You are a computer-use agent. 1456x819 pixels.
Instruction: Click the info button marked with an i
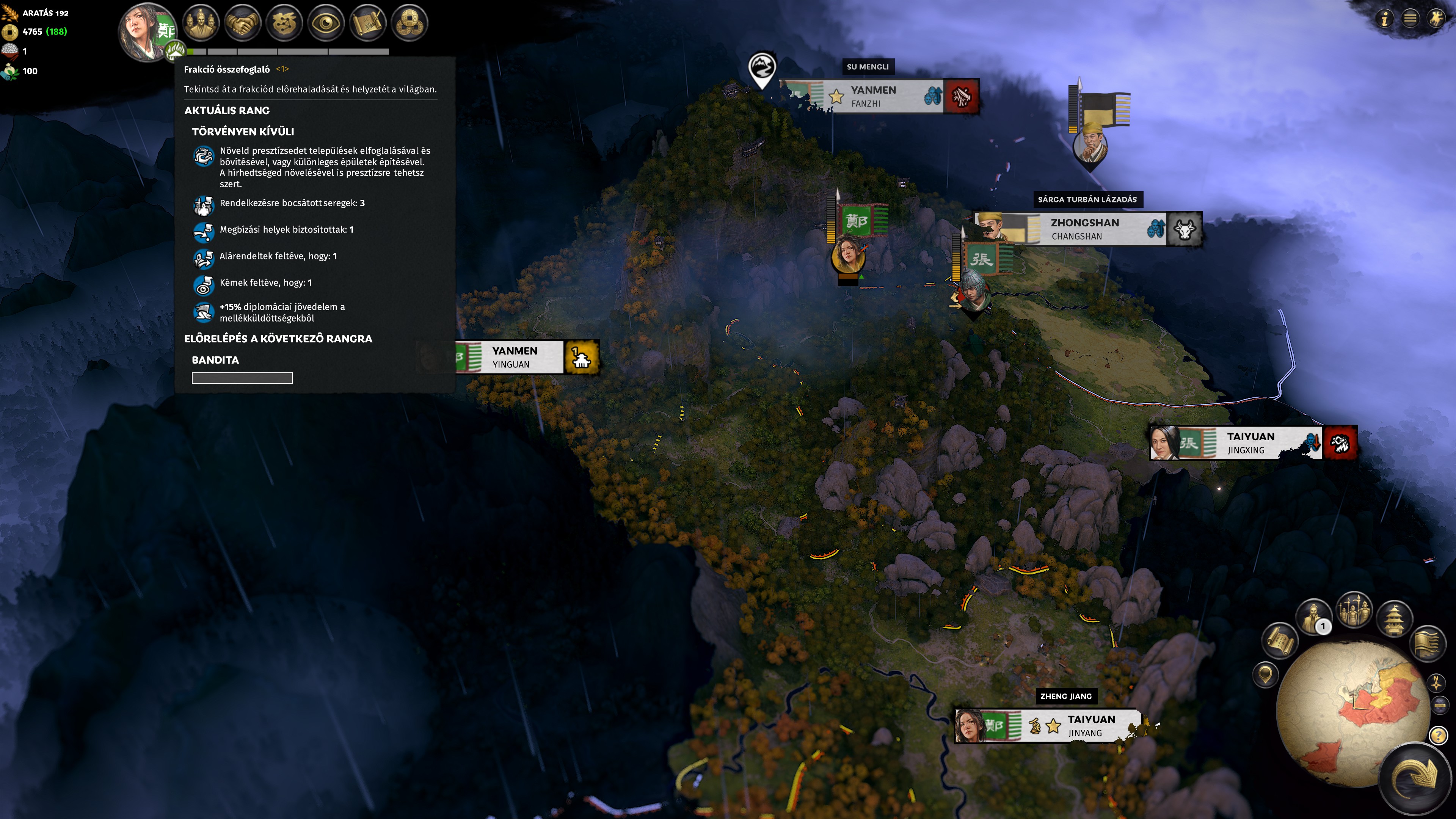pyautogui.click(x=1384, y=19)
